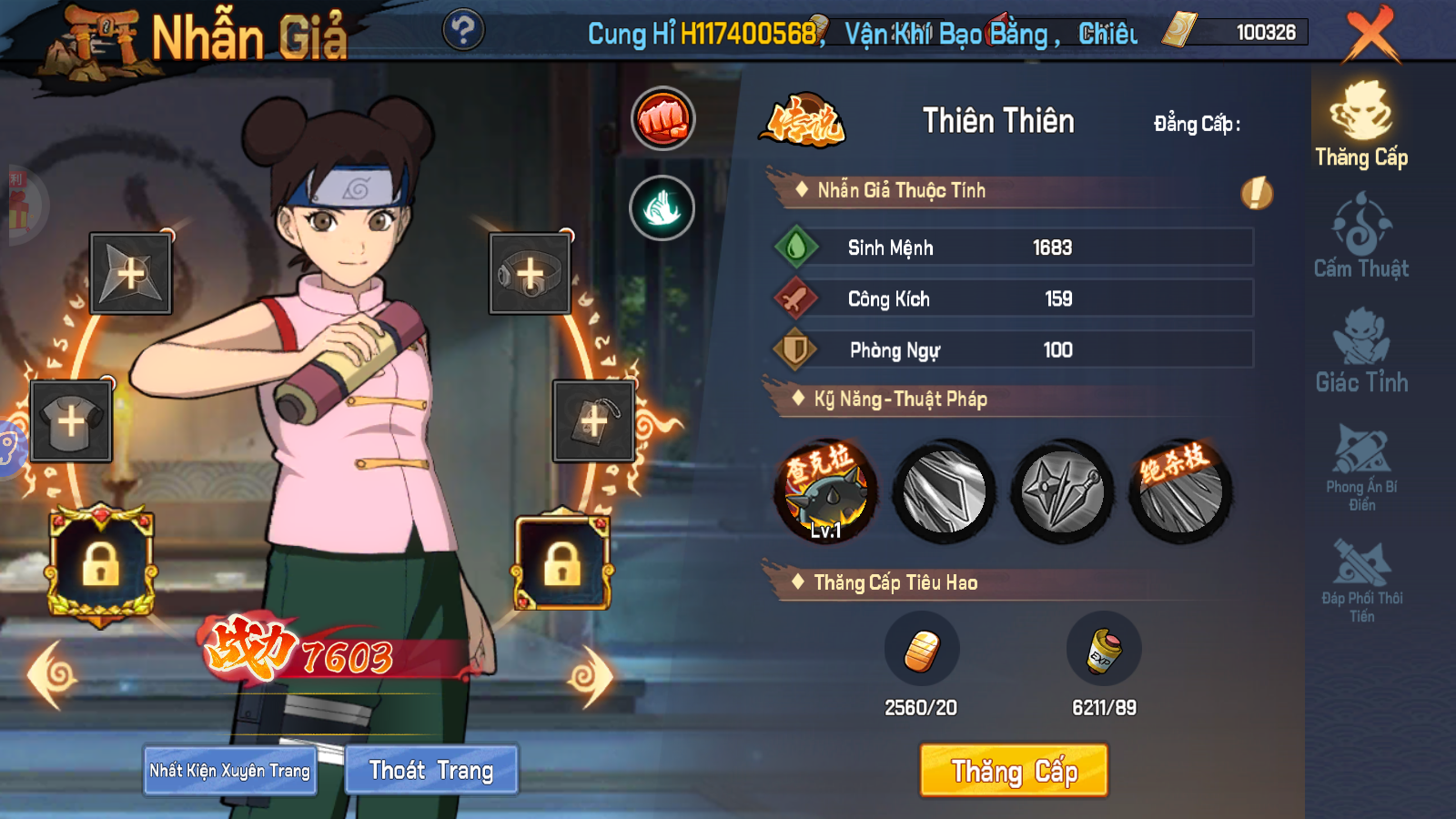
Task: Select the teal hand-seal jutsu icon
Action: point(664,207)
